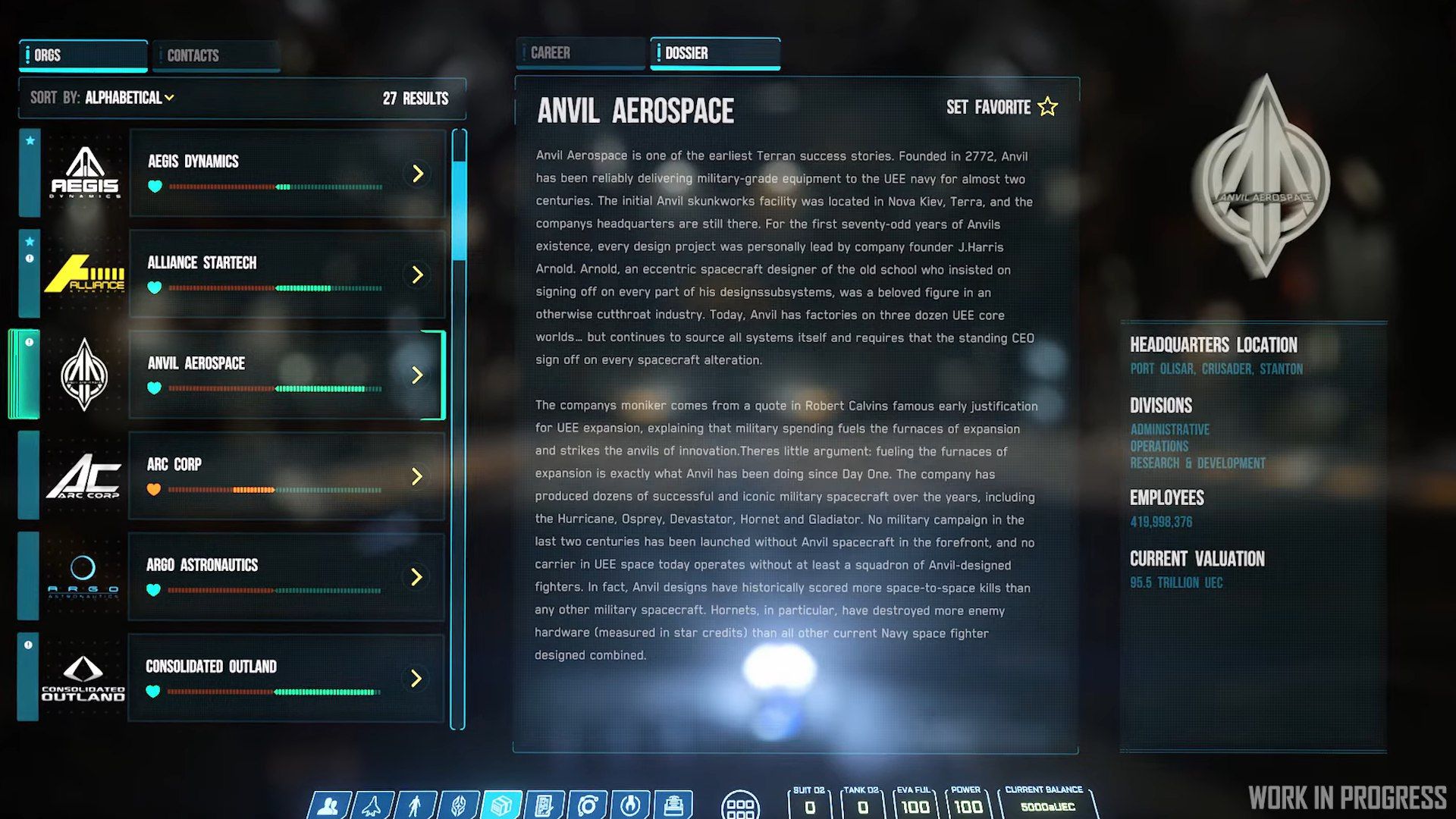Screen dimensions: 1456x819
Task: Select the standing person toolbar icon
Action: coord(415,805)
